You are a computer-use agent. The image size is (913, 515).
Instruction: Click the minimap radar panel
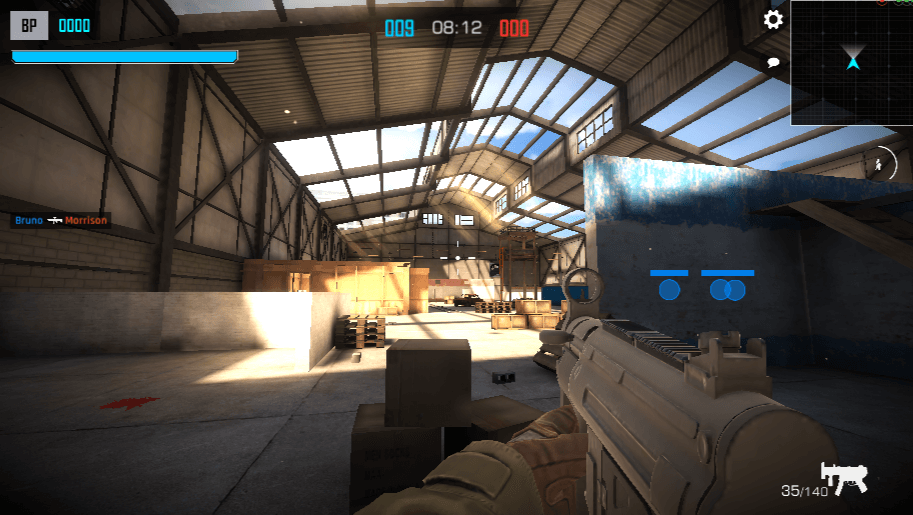[851, 63]
